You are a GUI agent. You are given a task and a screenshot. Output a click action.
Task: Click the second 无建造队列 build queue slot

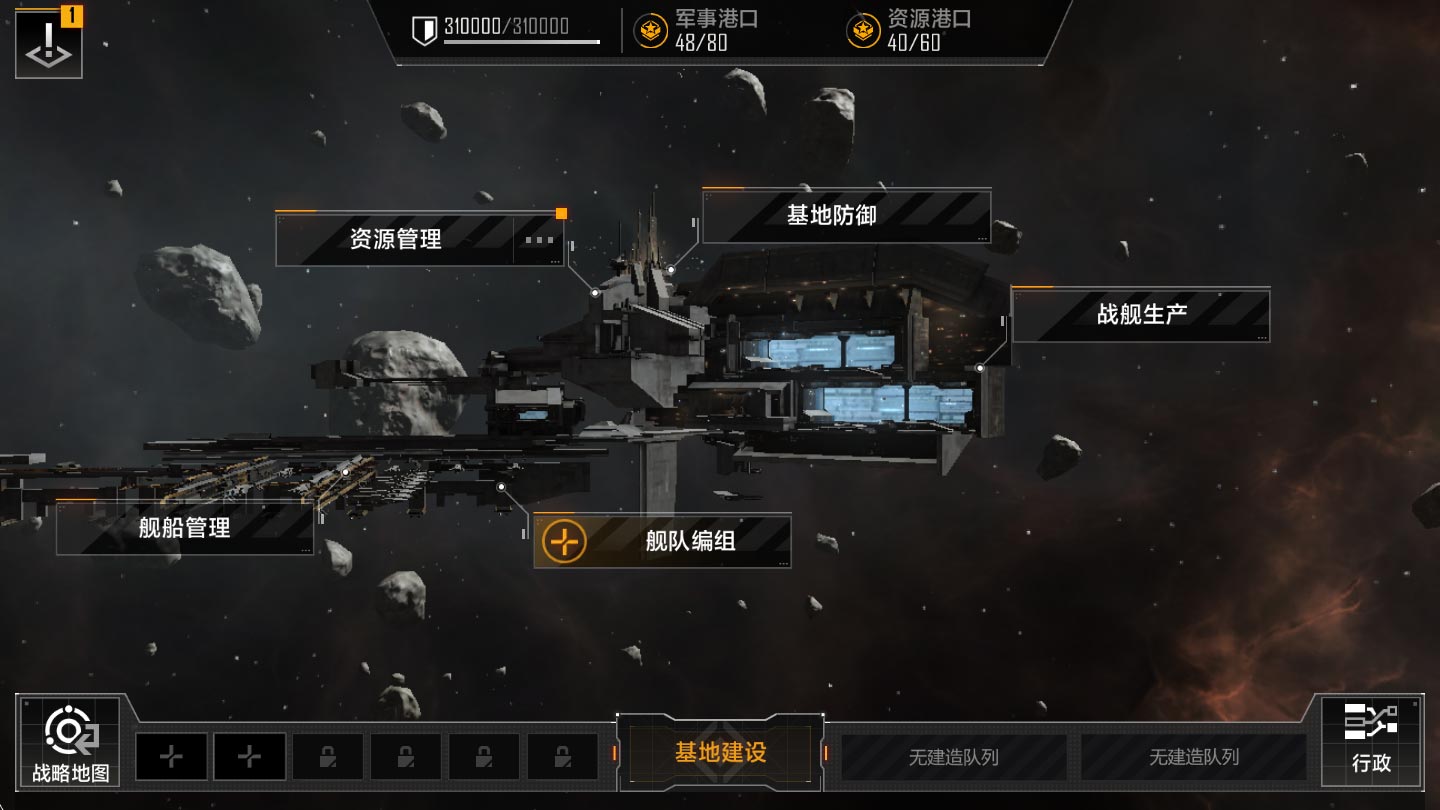1198,757
